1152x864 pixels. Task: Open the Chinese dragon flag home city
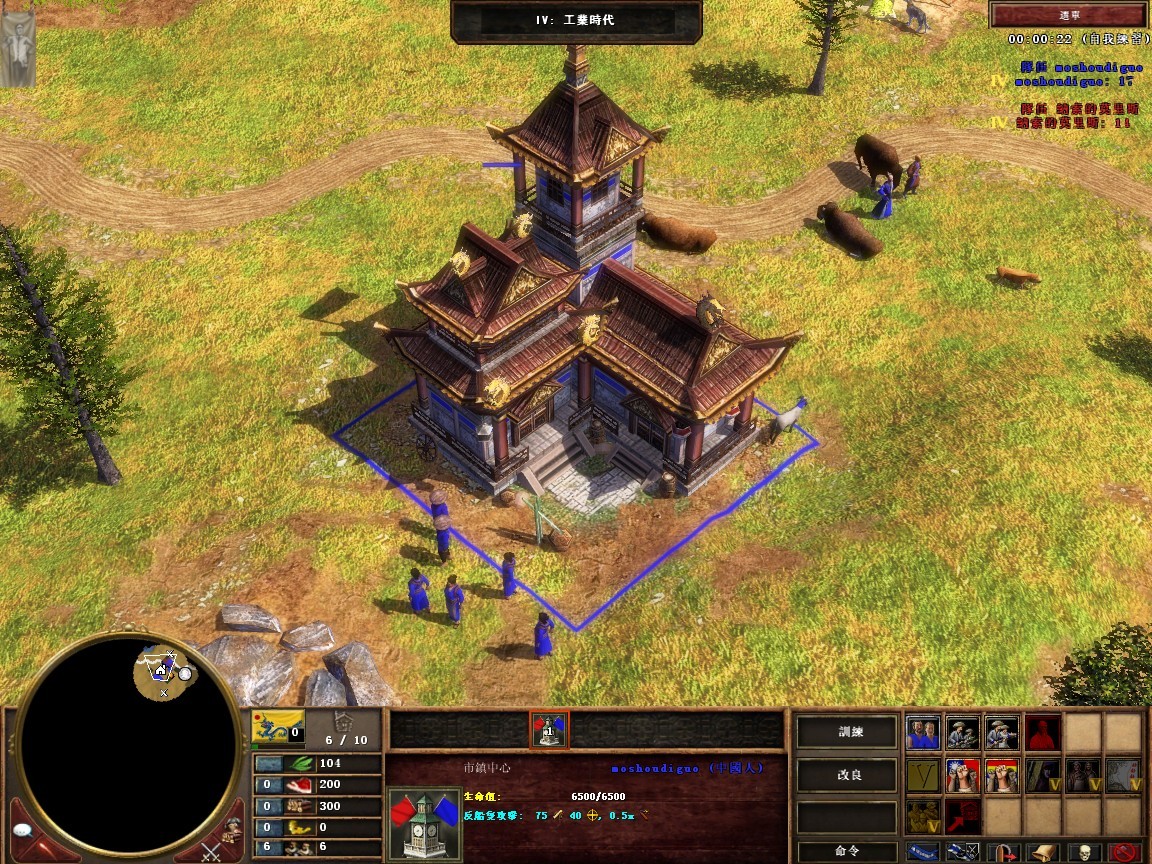tap(278, 728)
